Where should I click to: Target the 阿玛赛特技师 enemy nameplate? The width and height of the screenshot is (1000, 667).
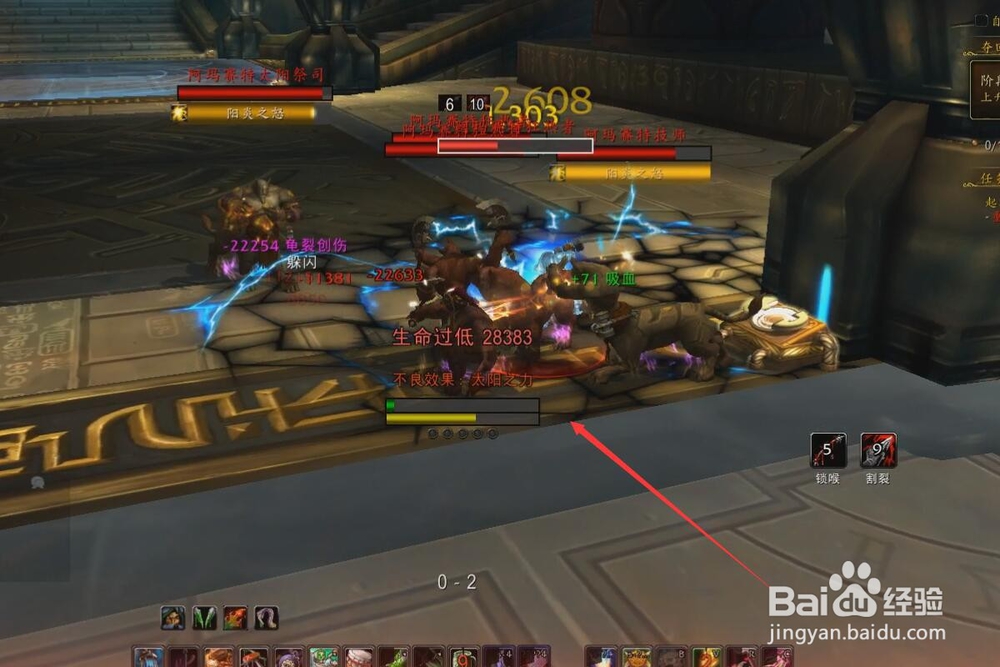(633, 153)
